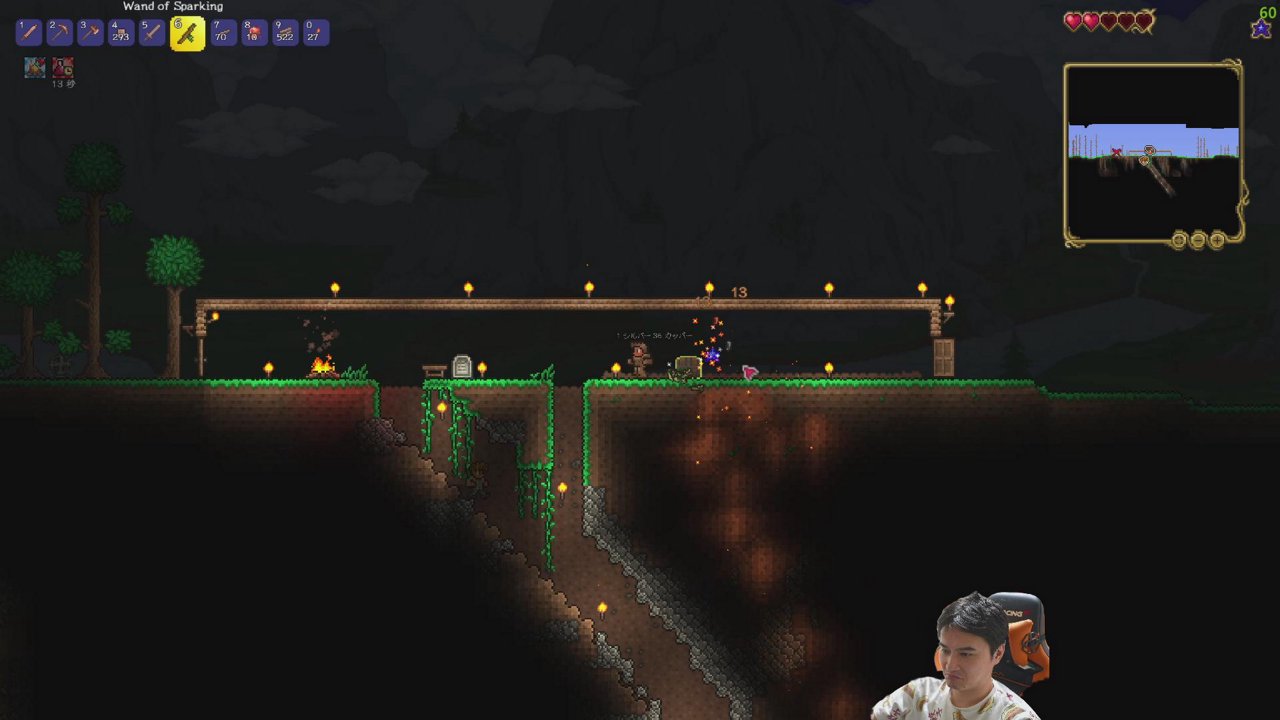Click the potion sickness debuff icon
This screenshot has width=1280, height=720.
coord(63,67)
